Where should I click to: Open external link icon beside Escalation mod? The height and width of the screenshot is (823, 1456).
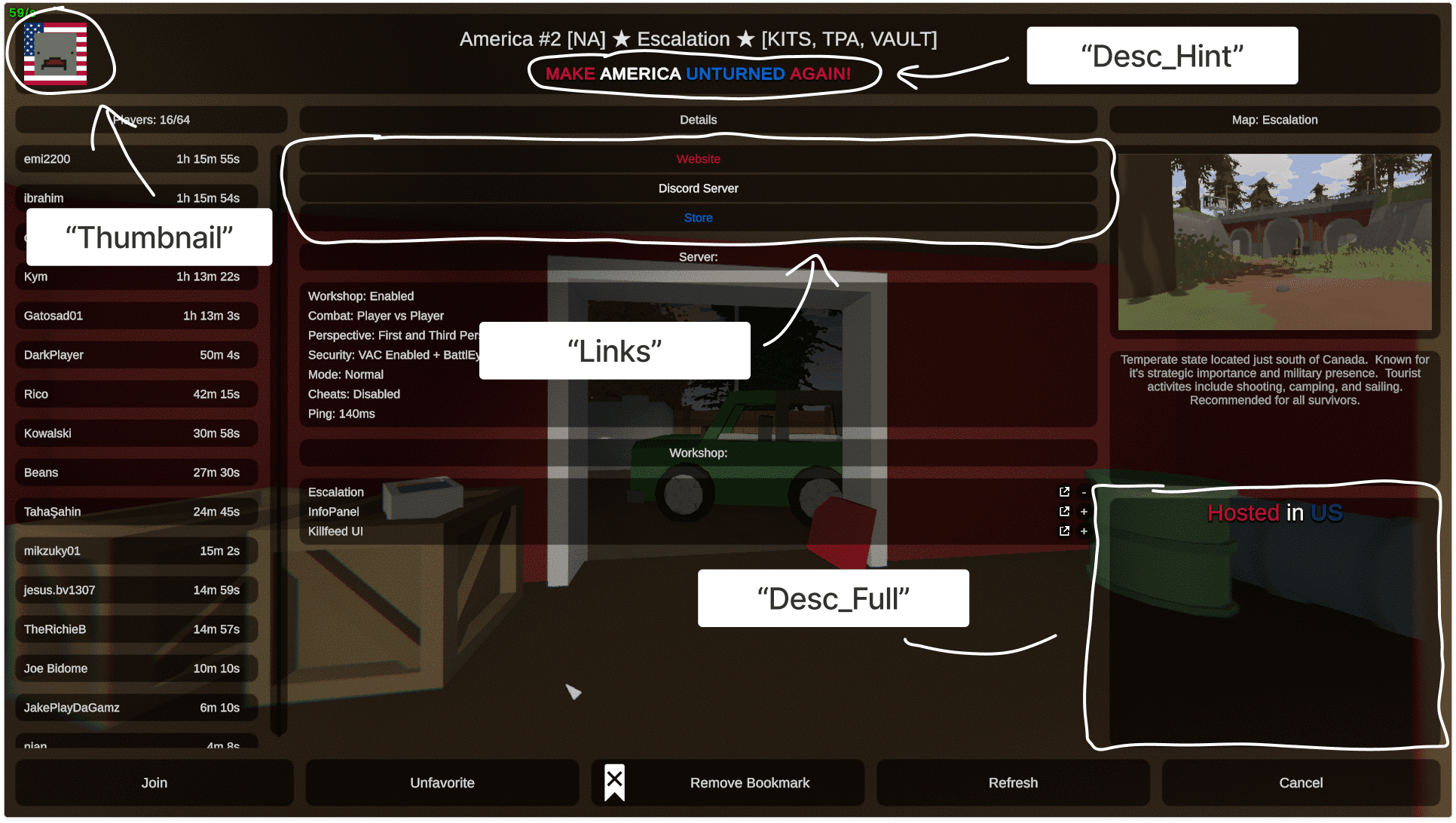[x=1064, y=491]
